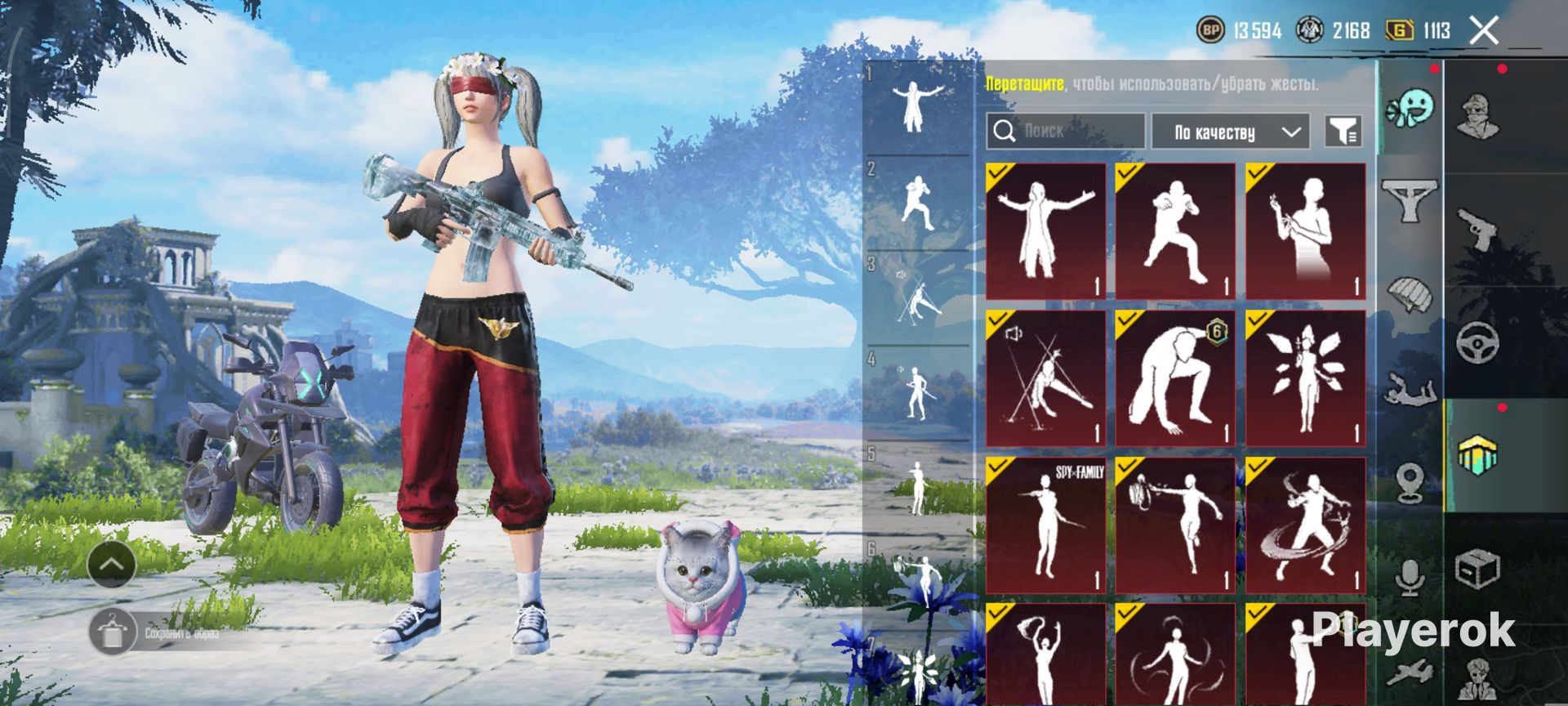Pick the sword slash emote with sound icon
Viewport: 1568px width, 706px height.
tap(1045, 378)
